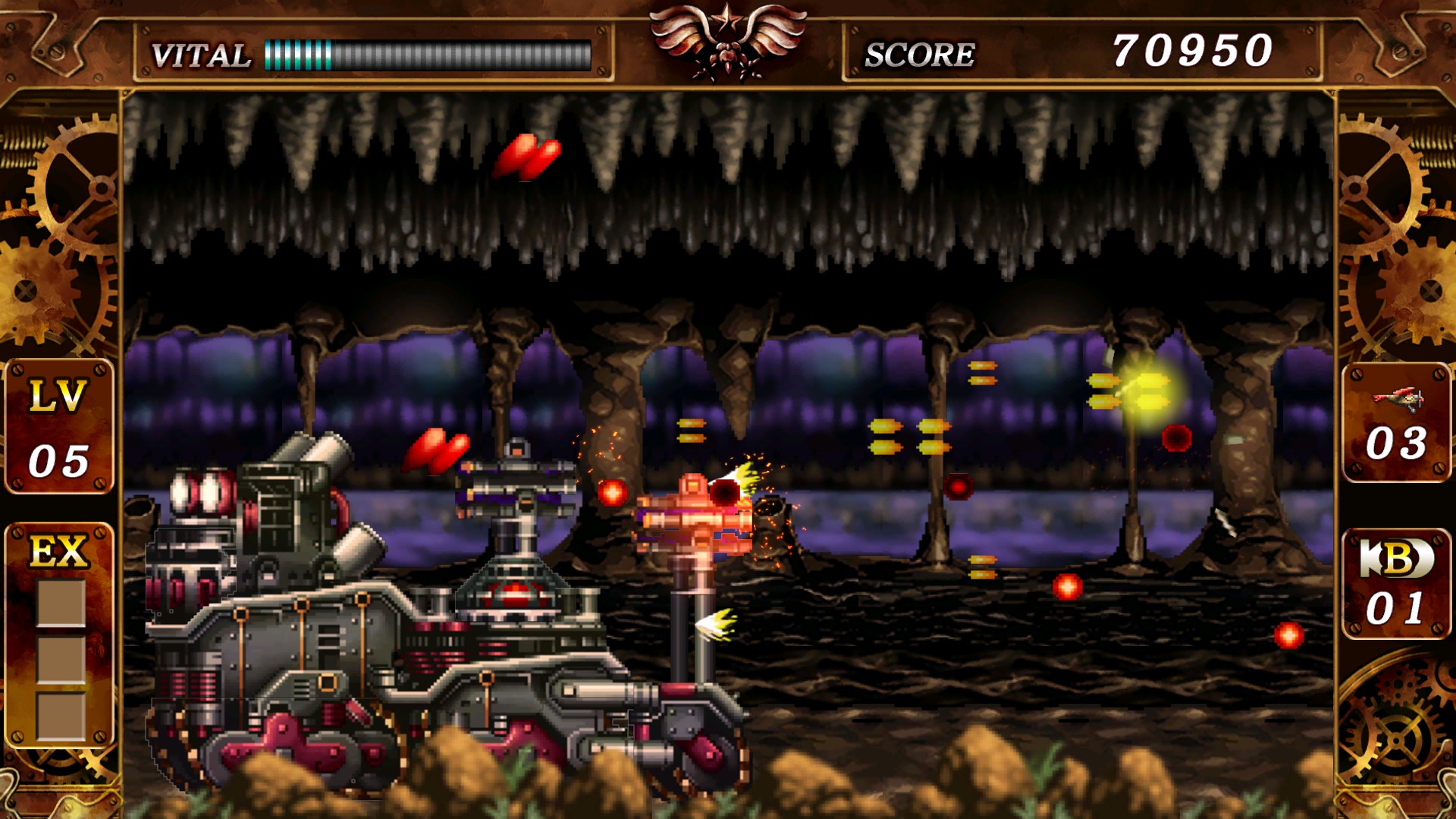1456x819 pixels.
Task: Click the red airplane lives icon
Action: 1398,397
